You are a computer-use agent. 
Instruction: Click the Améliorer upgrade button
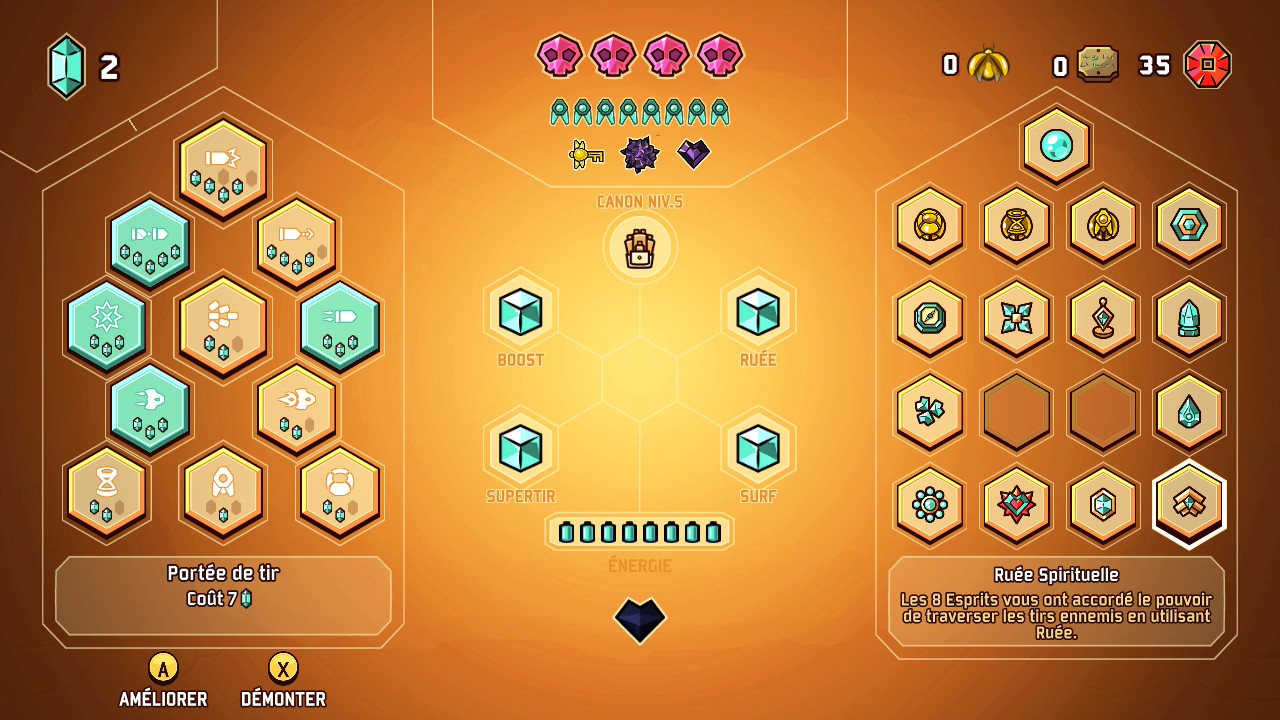click(163, 668)
